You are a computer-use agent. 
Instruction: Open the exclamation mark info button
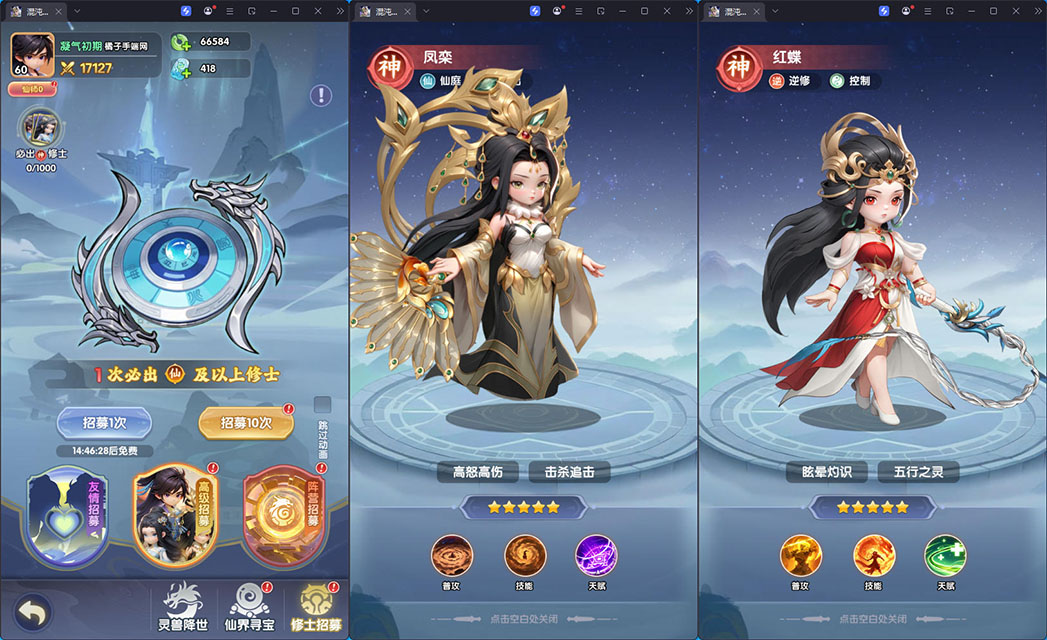320,95
